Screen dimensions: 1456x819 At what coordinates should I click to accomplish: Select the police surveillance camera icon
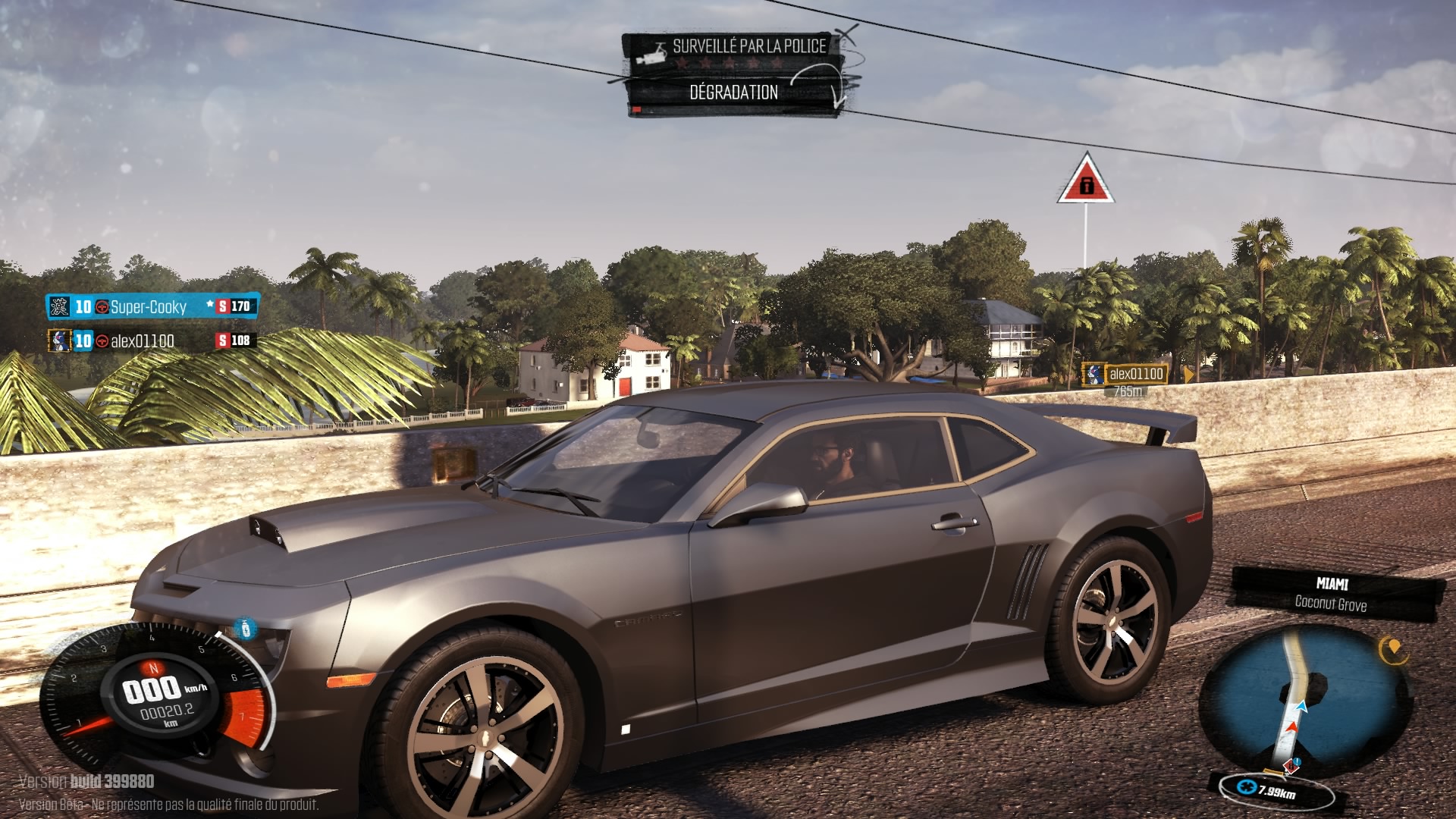click(651, 55)
